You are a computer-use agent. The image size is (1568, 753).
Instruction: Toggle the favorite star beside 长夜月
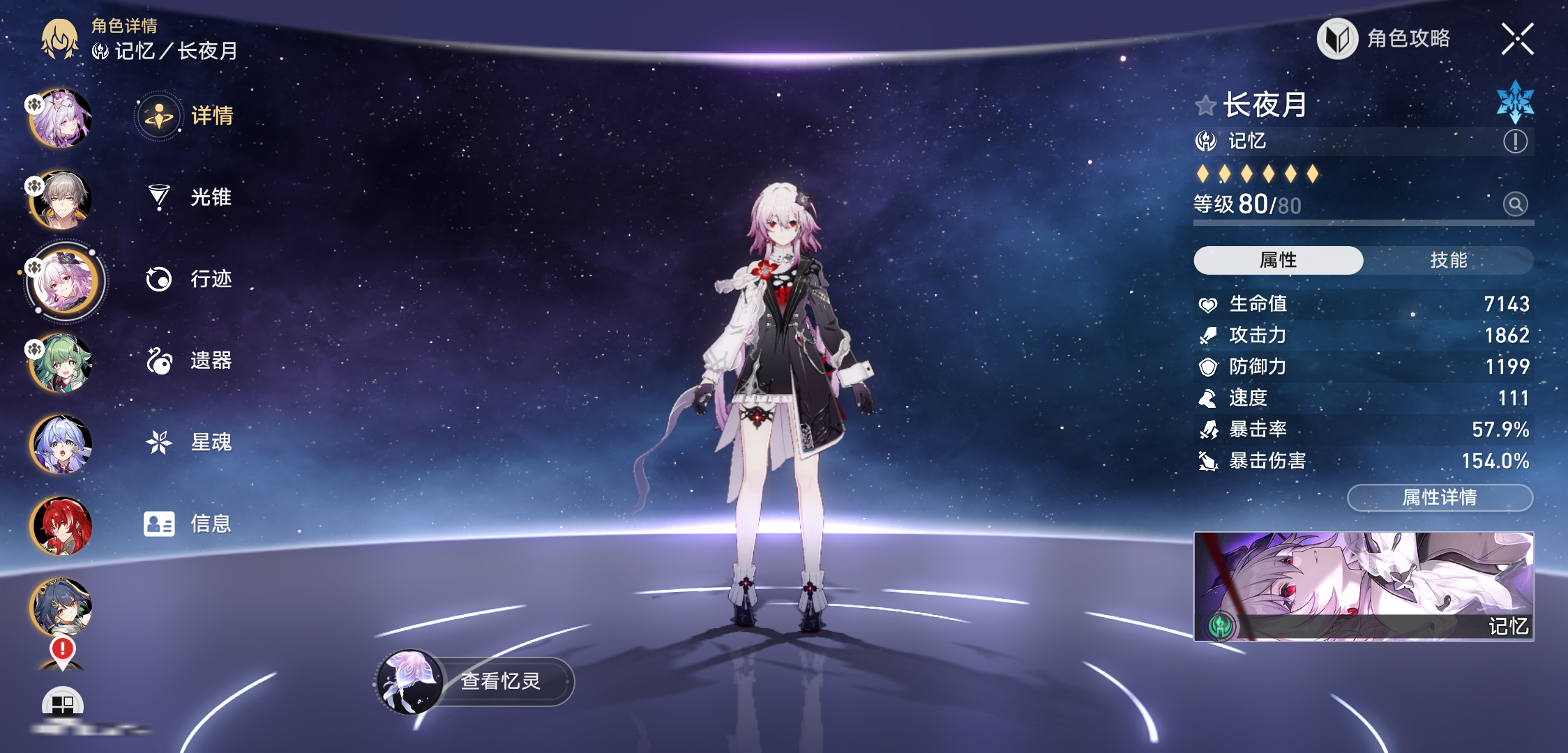tap(1205, 106)
